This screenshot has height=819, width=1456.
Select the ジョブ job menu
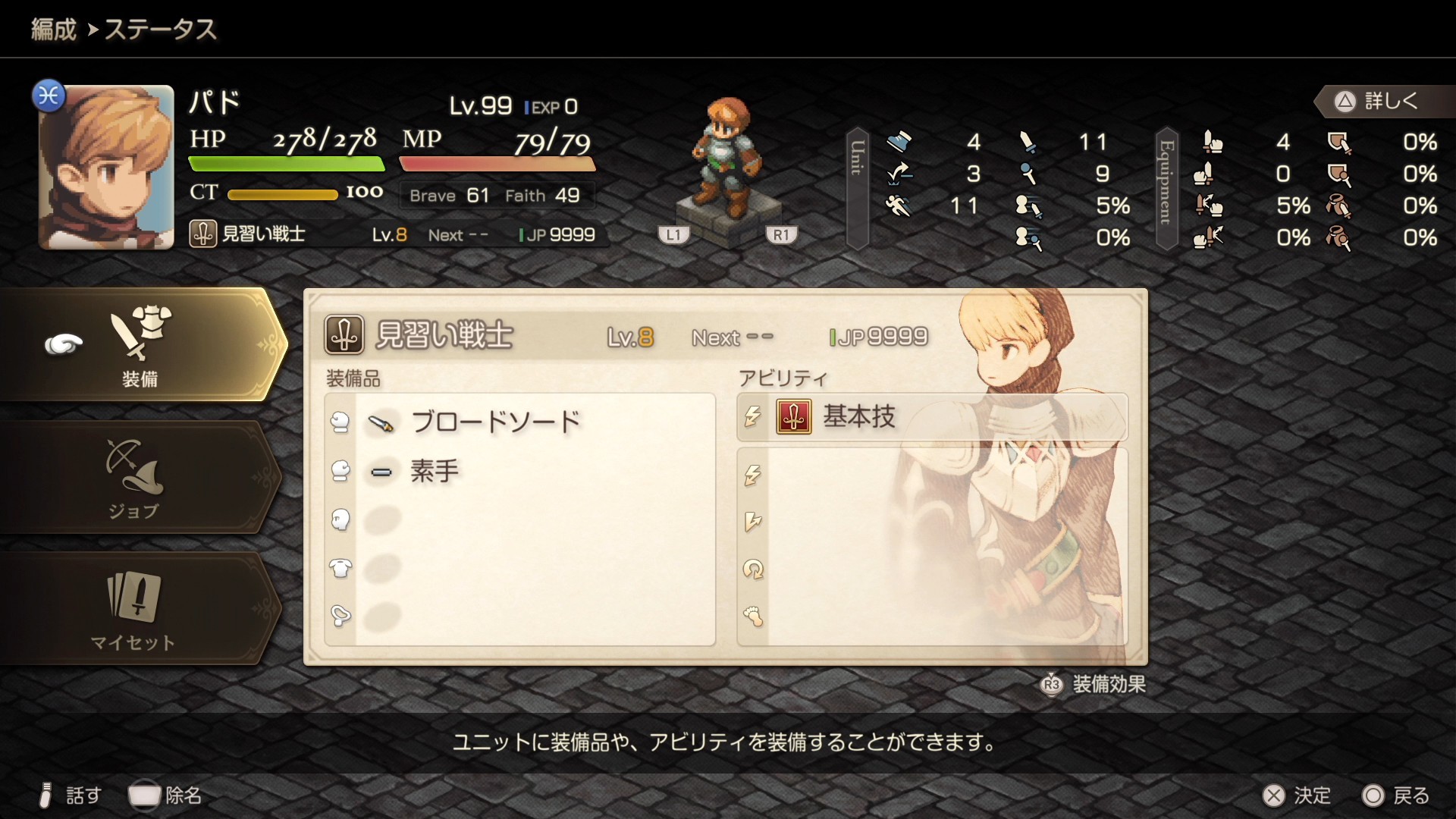click(x=135, y=478)
